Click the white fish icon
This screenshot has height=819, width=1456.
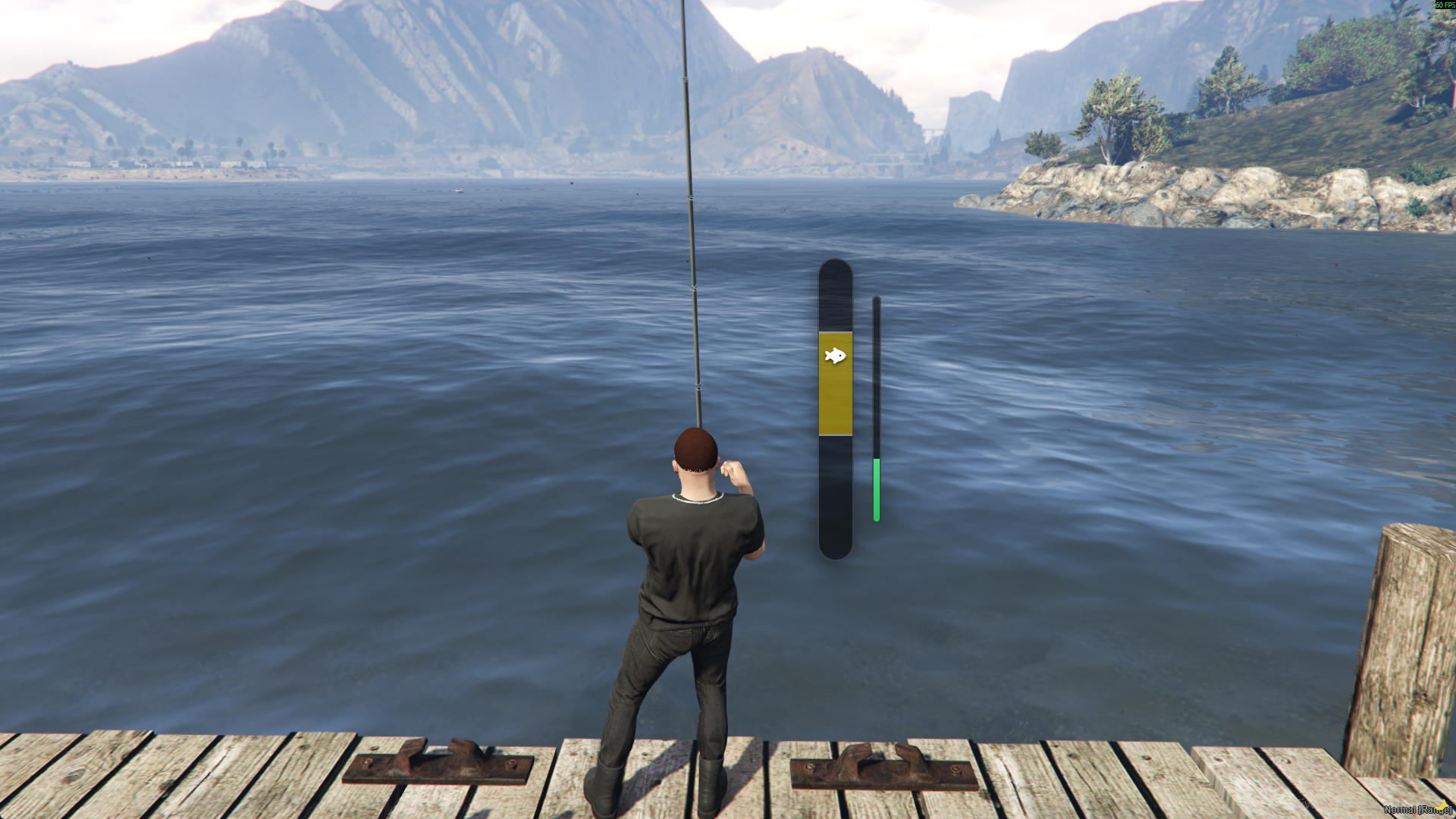click(835, 356)
